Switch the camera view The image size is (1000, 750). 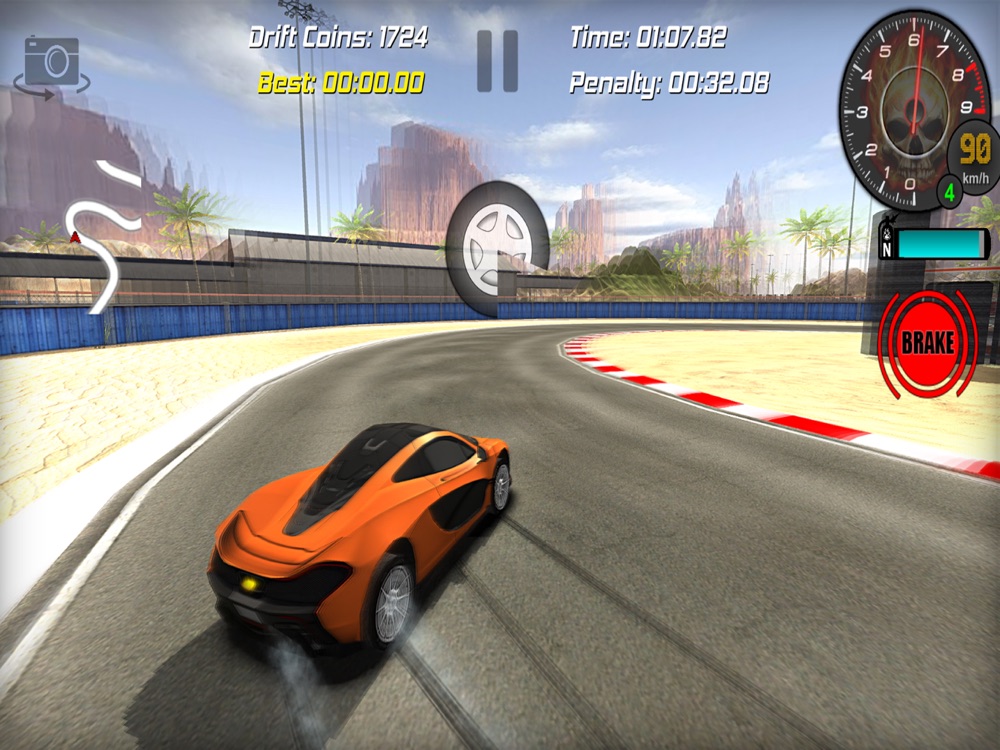51,64
